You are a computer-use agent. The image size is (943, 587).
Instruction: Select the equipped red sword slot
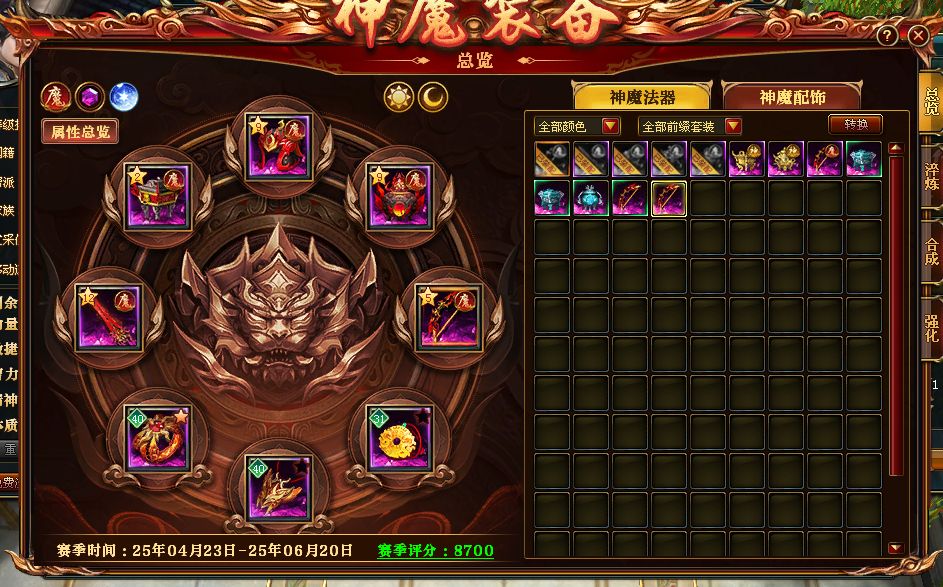[x=109, y=317]
